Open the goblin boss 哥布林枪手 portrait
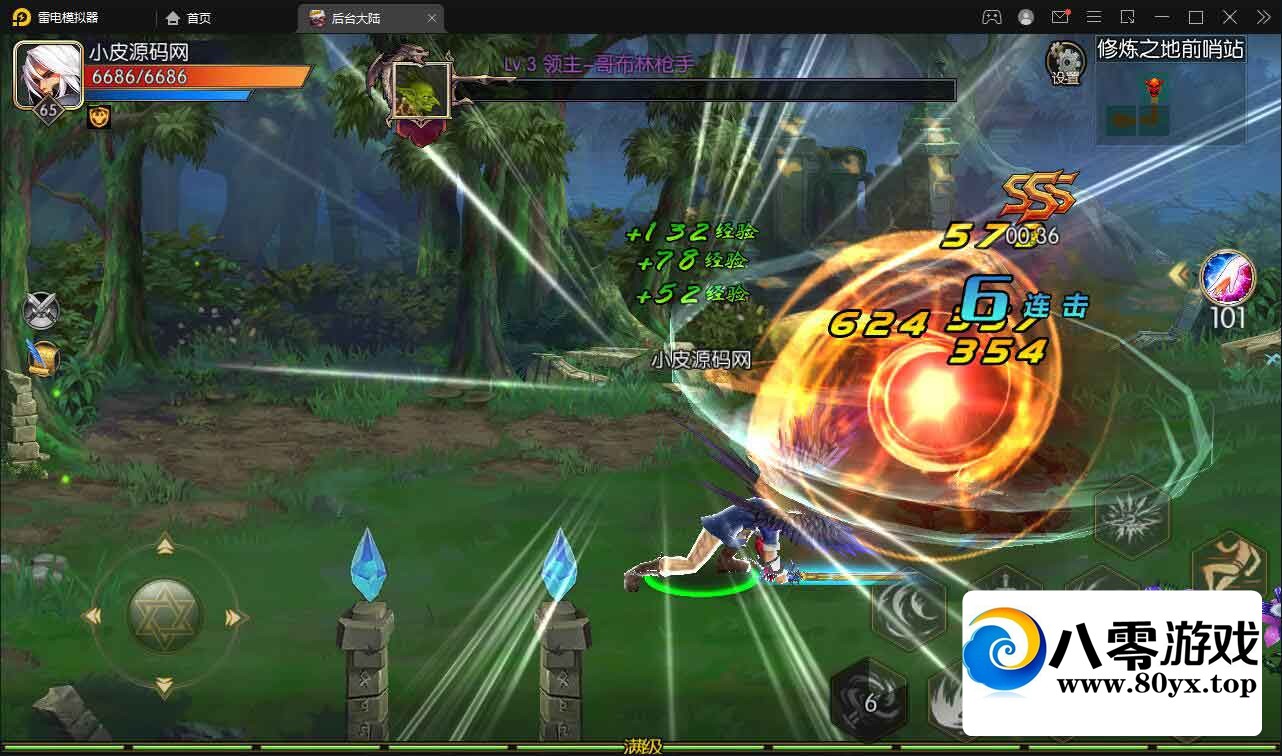The image size is (1282, 756). click(x=420, y=90)
